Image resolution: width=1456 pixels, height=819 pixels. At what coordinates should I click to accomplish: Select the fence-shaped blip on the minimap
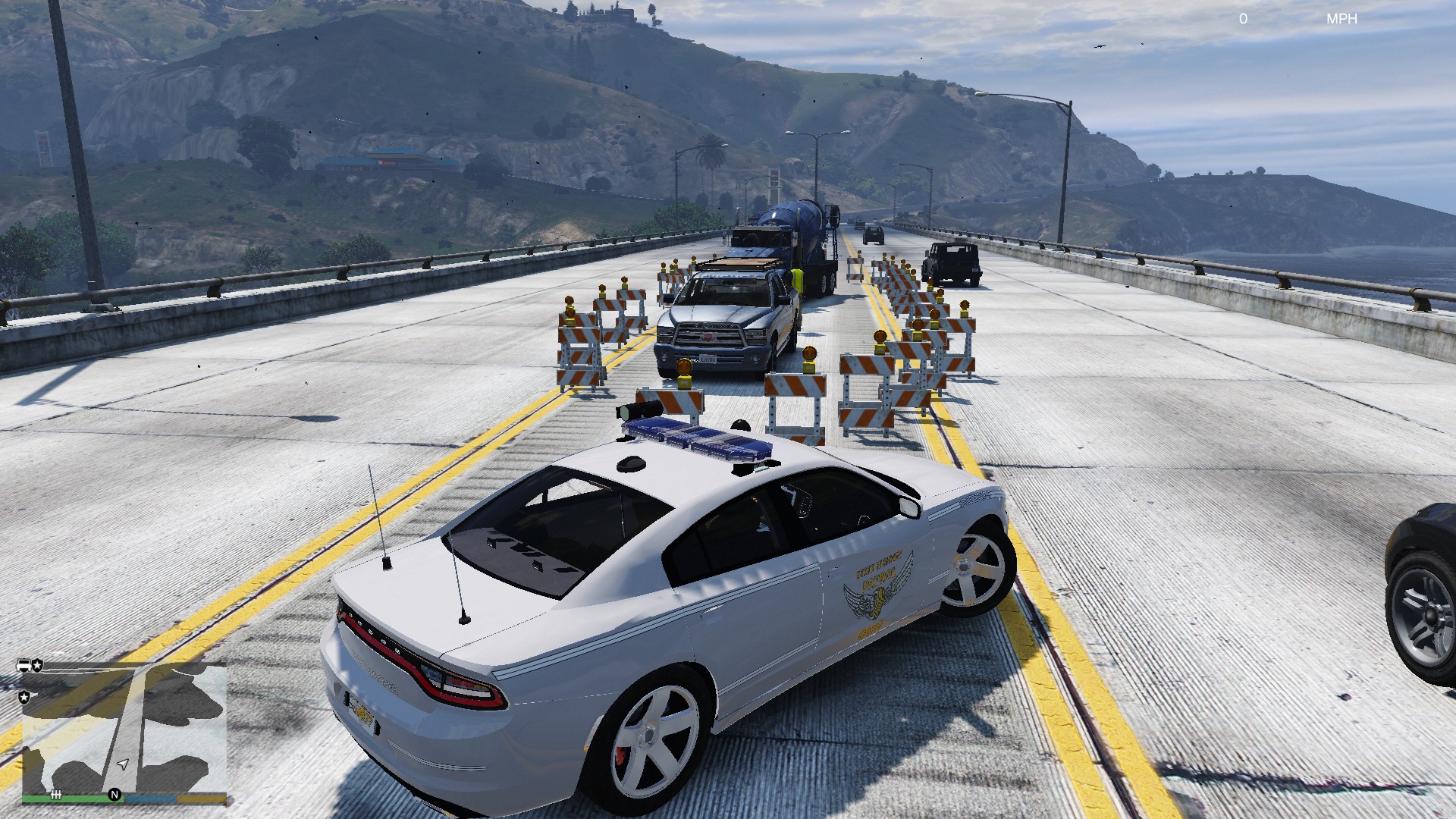(56, 794)
